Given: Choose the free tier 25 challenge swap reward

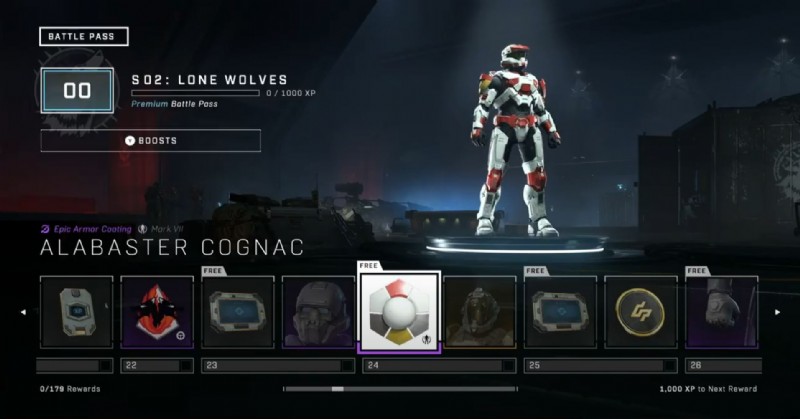Looking at the screenshot, I should click(x=560, y=312).
